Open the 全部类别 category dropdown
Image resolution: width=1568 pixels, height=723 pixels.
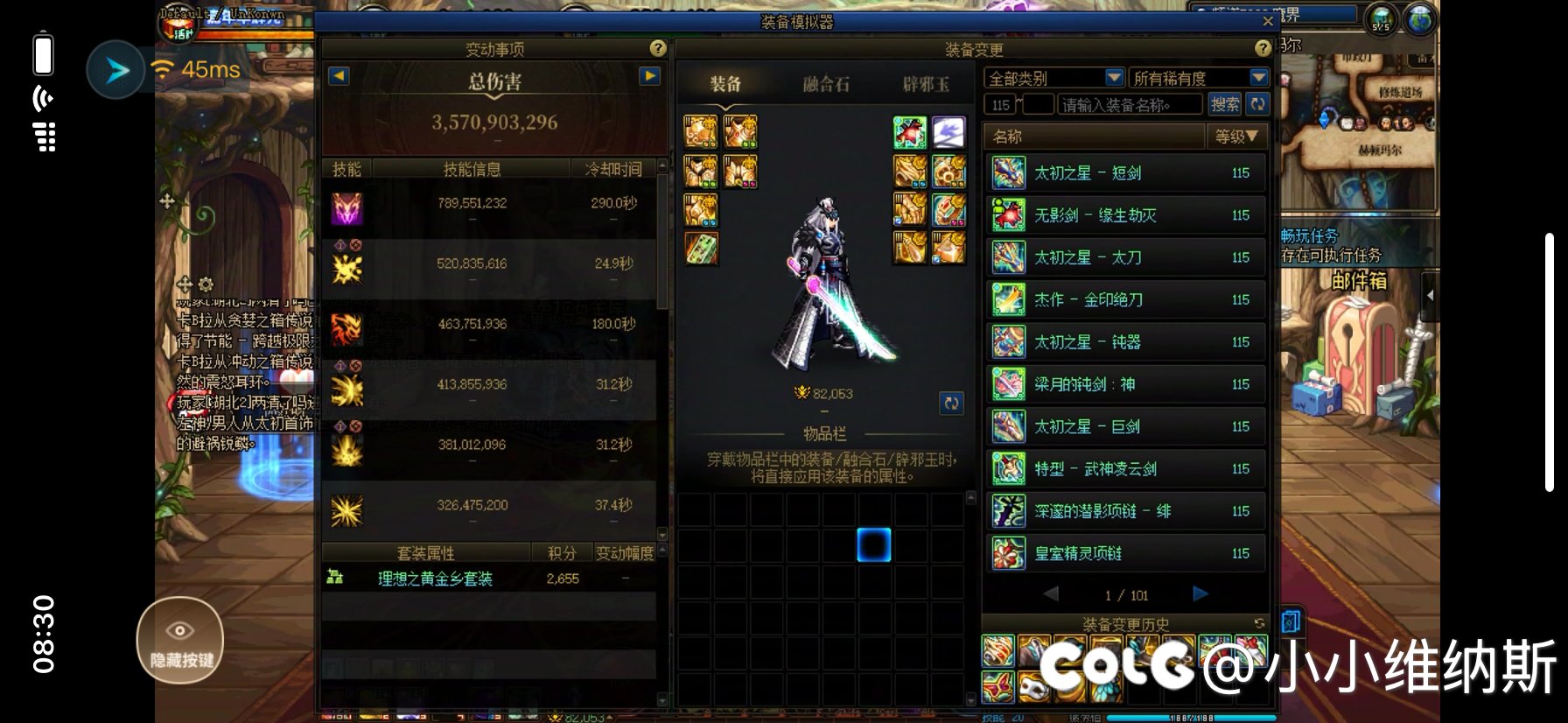click(1053, 77)
